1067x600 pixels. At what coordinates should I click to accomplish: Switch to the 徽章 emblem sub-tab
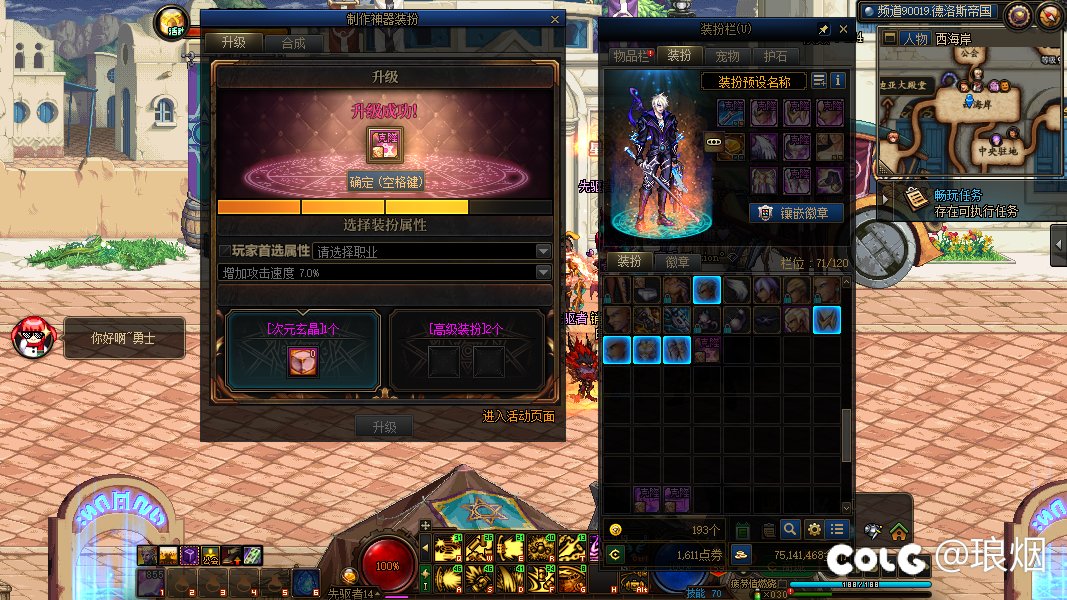[677, 261]
